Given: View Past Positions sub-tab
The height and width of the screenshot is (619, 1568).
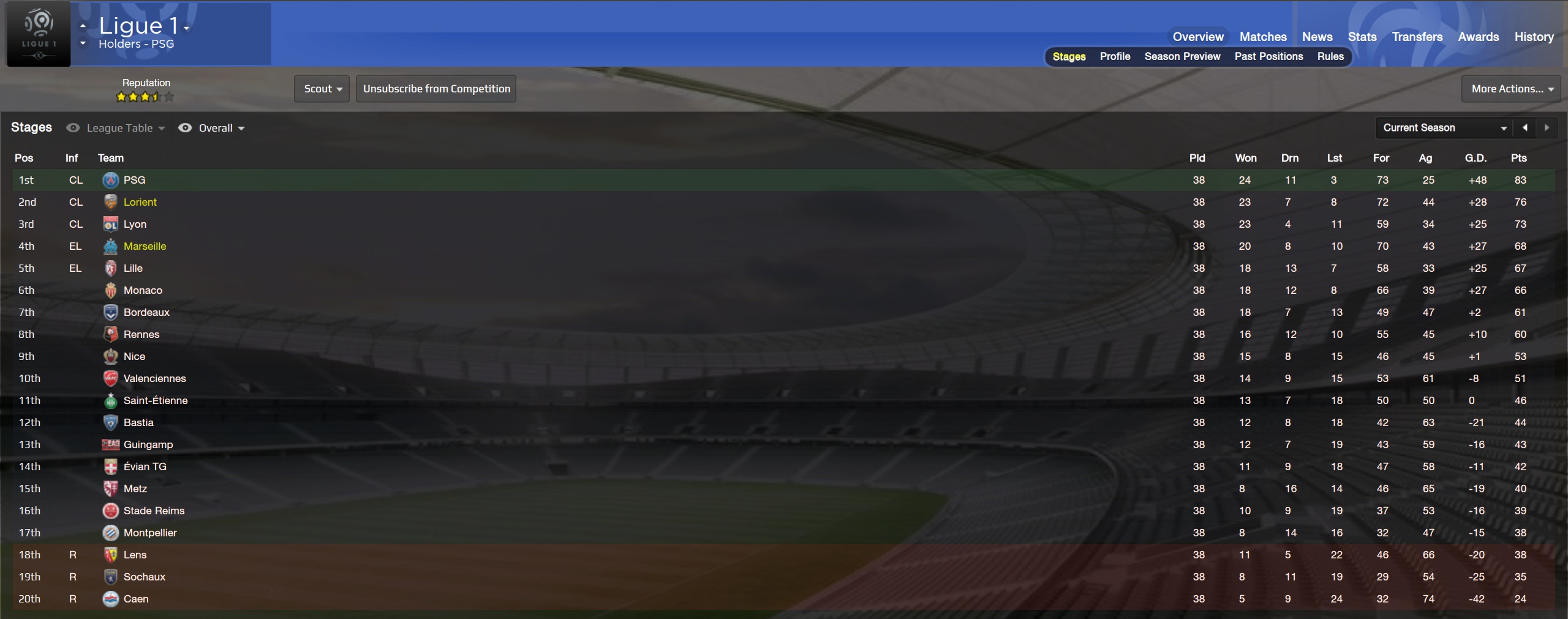Looking at the screenshot, I should [1268, 56].
